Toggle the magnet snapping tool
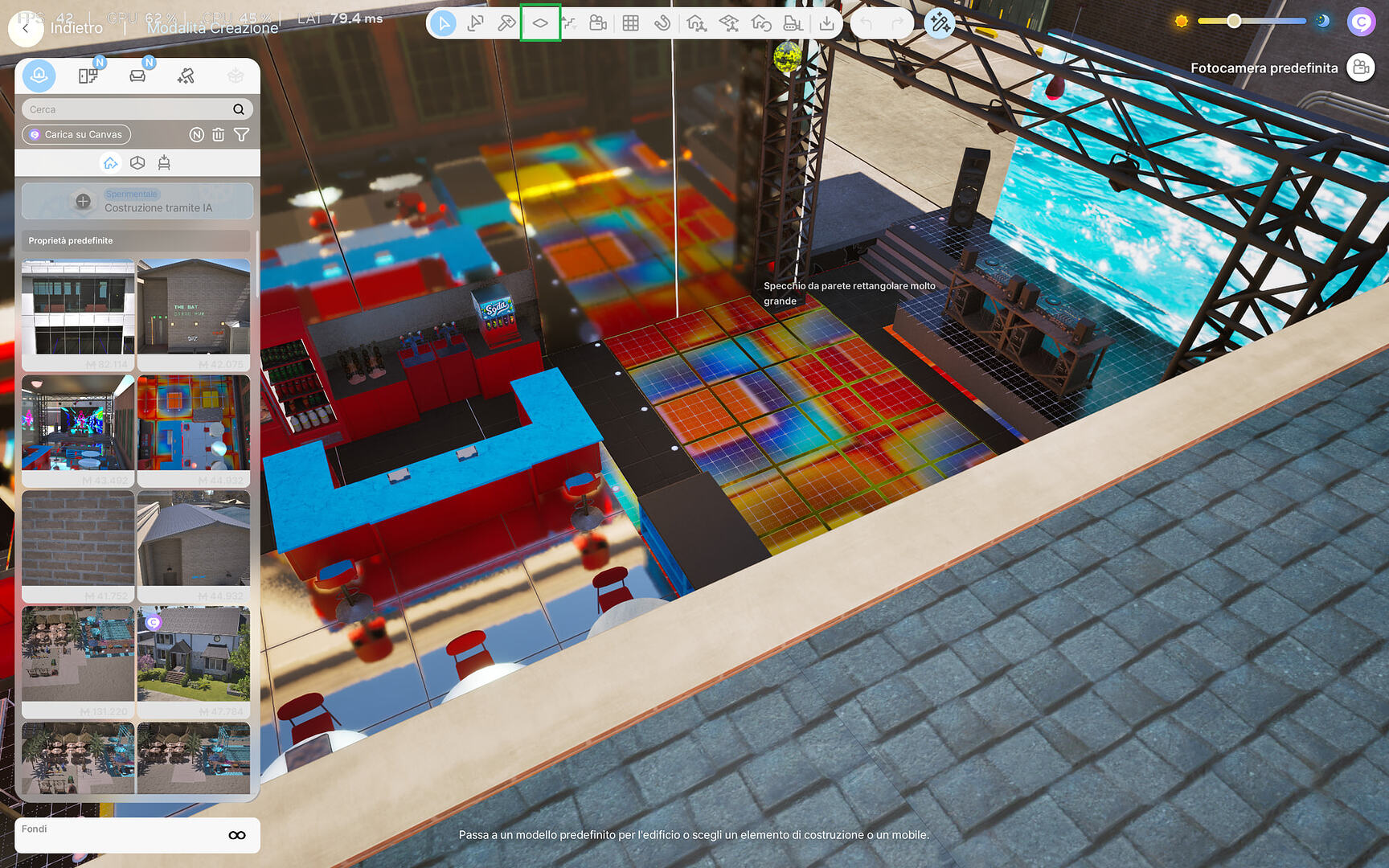1389x868 pixels. [662, 23]
